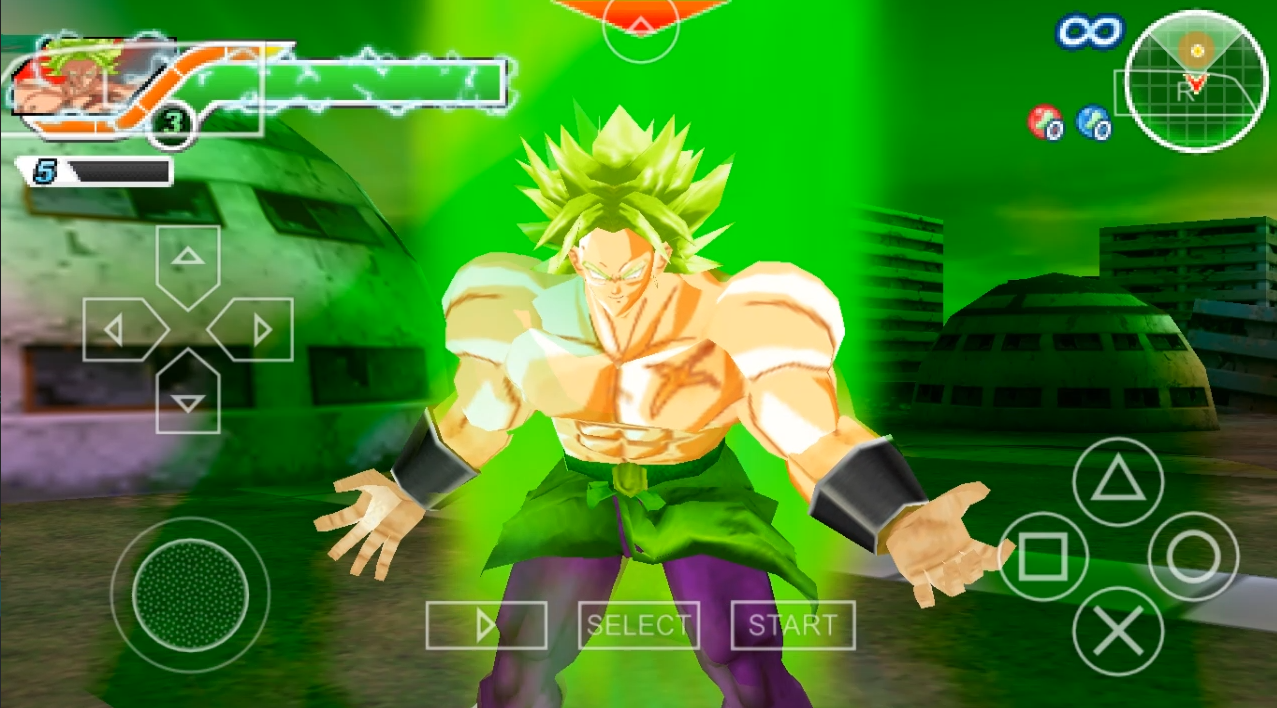Tap the SELECT touch button
Viewport: 1277px width, 708px height.
coord(639,625)
